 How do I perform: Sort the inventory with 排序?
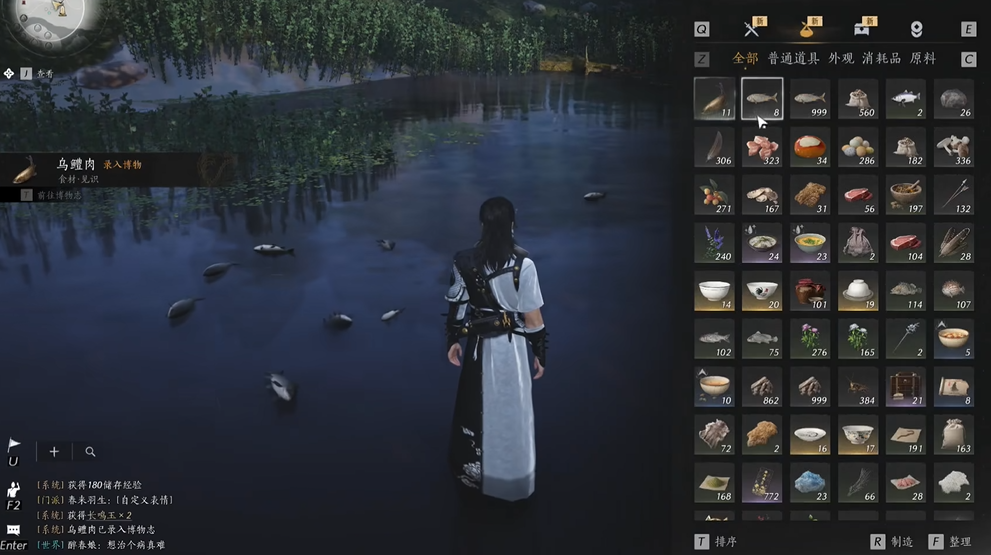point(726,541)
